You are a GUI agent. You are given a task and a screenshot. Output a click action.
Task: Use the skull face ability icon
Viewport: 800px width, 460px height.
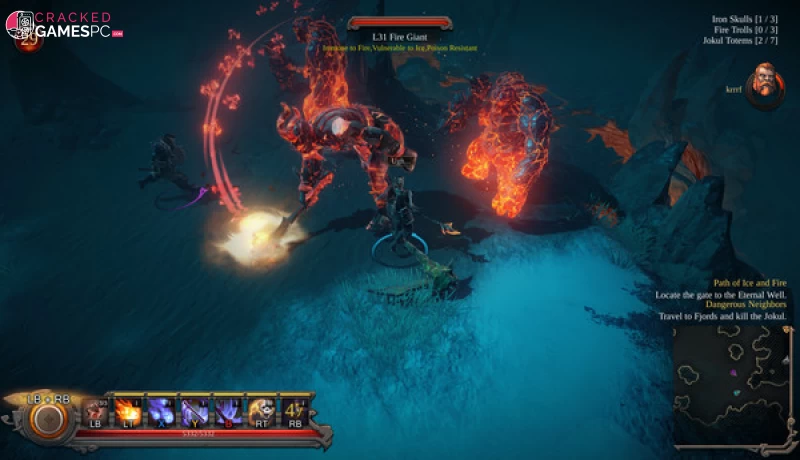(x=262, y=409)
